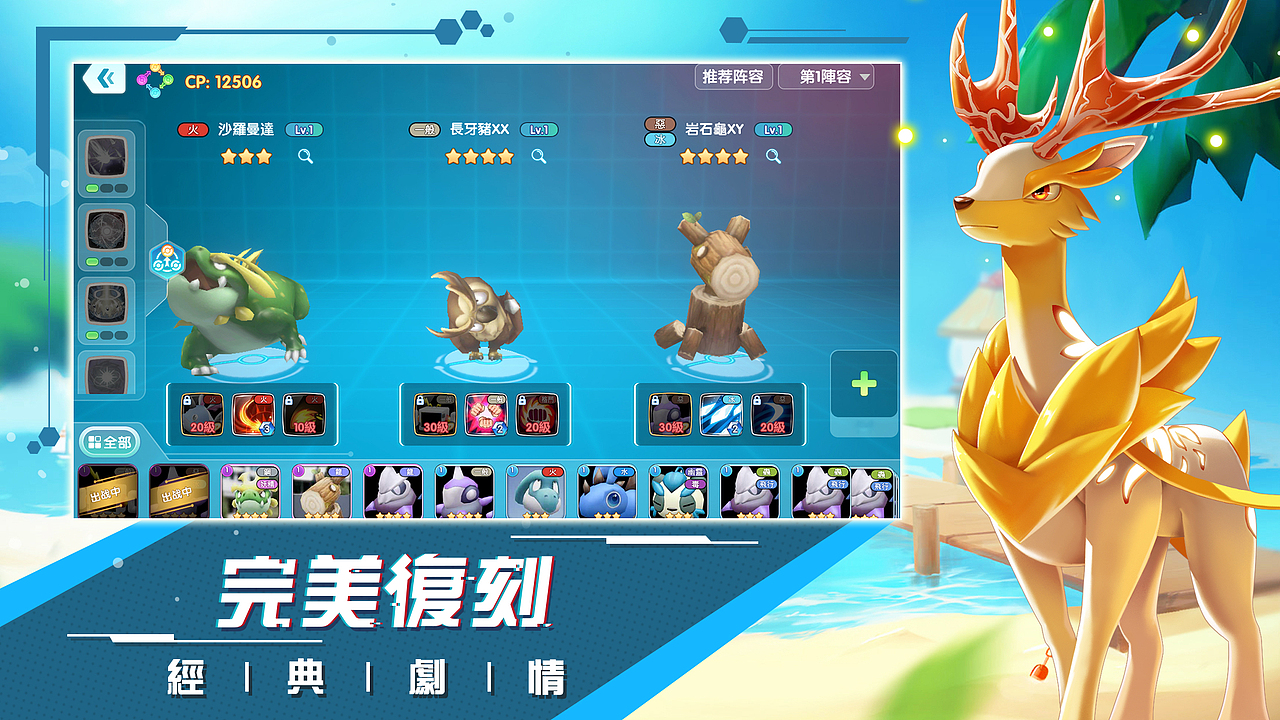
Task: Open the magnifier details for 長牙豬XX
Action: (x=539, y=156)
